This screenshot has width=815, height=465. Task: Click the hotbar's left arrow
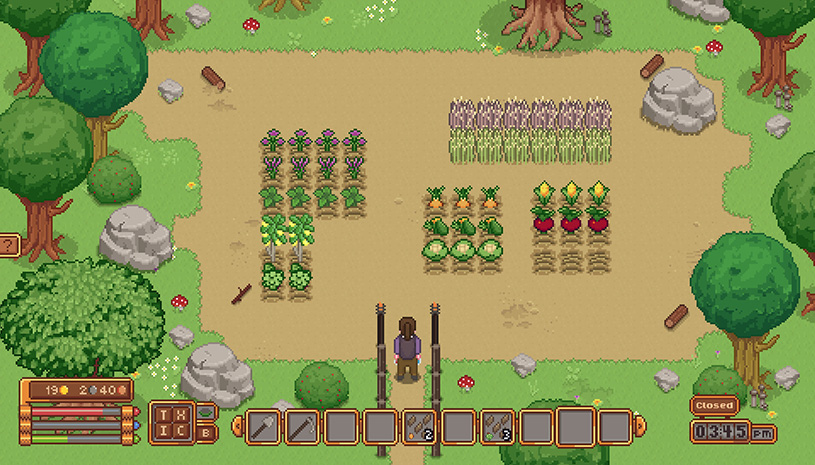(x=237, y=427)
